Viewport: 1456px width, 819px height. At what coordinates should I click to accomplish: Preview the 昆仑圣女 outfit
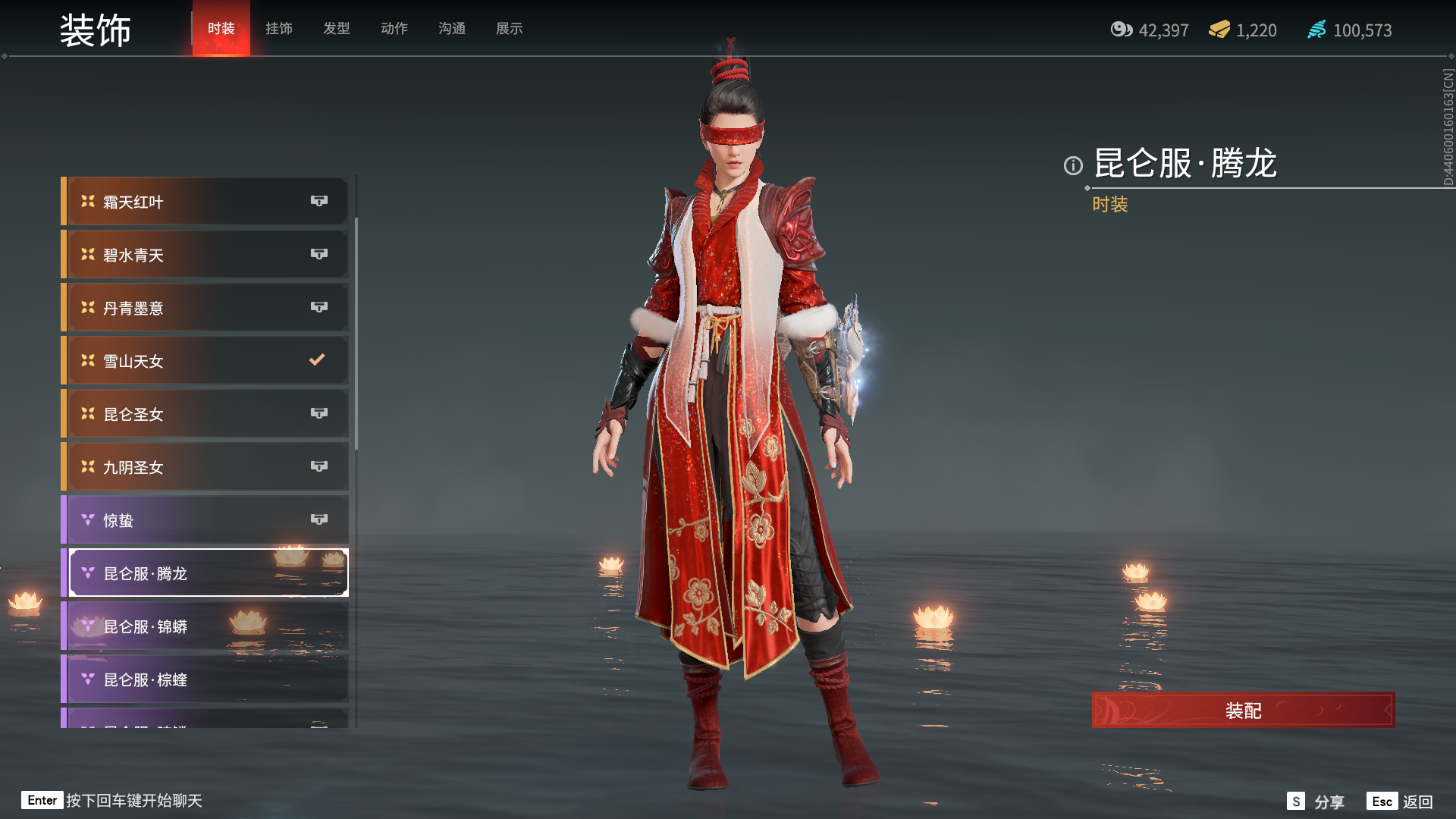(206, 414)
